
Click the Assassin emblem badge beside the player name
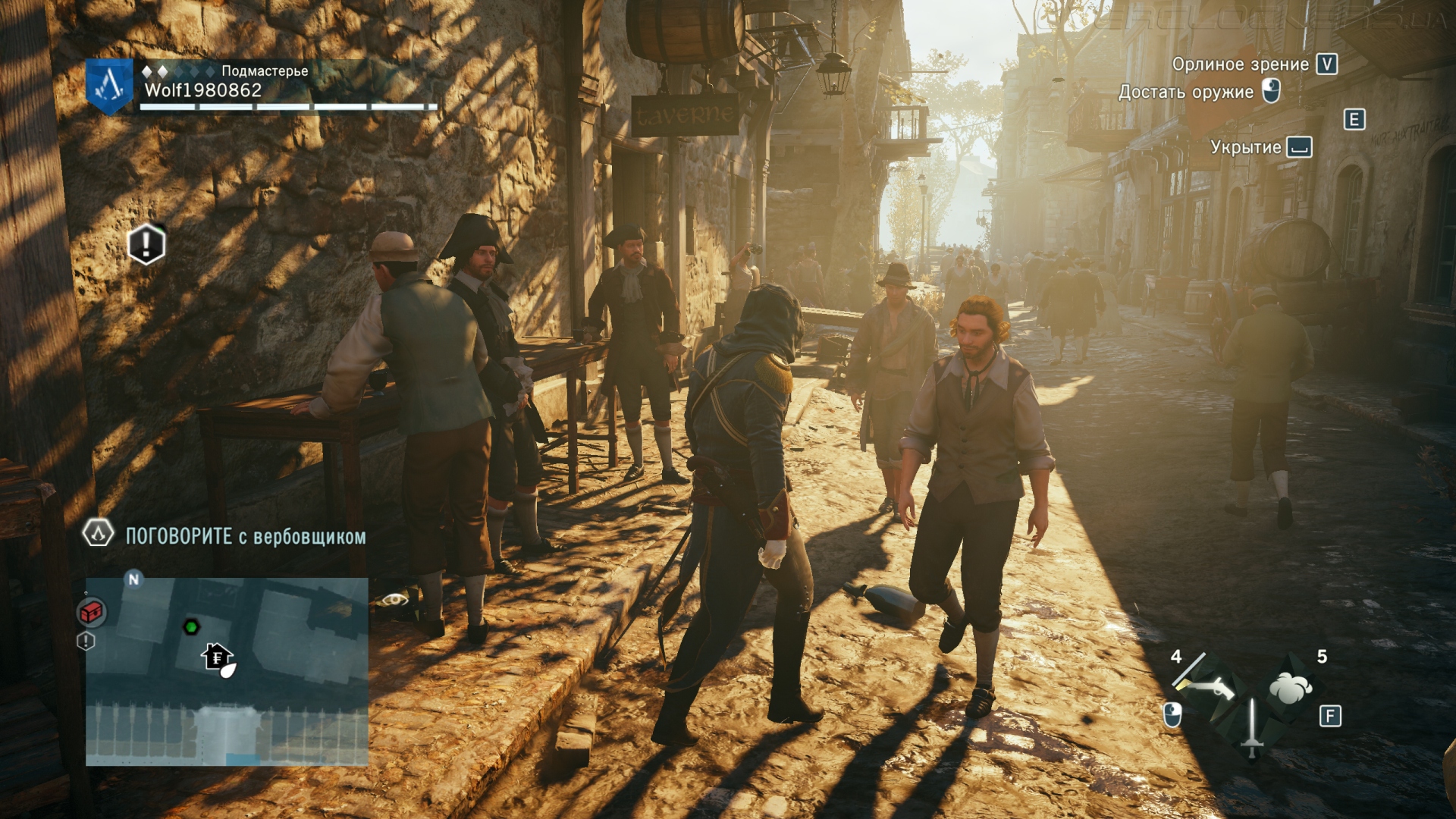109,86
